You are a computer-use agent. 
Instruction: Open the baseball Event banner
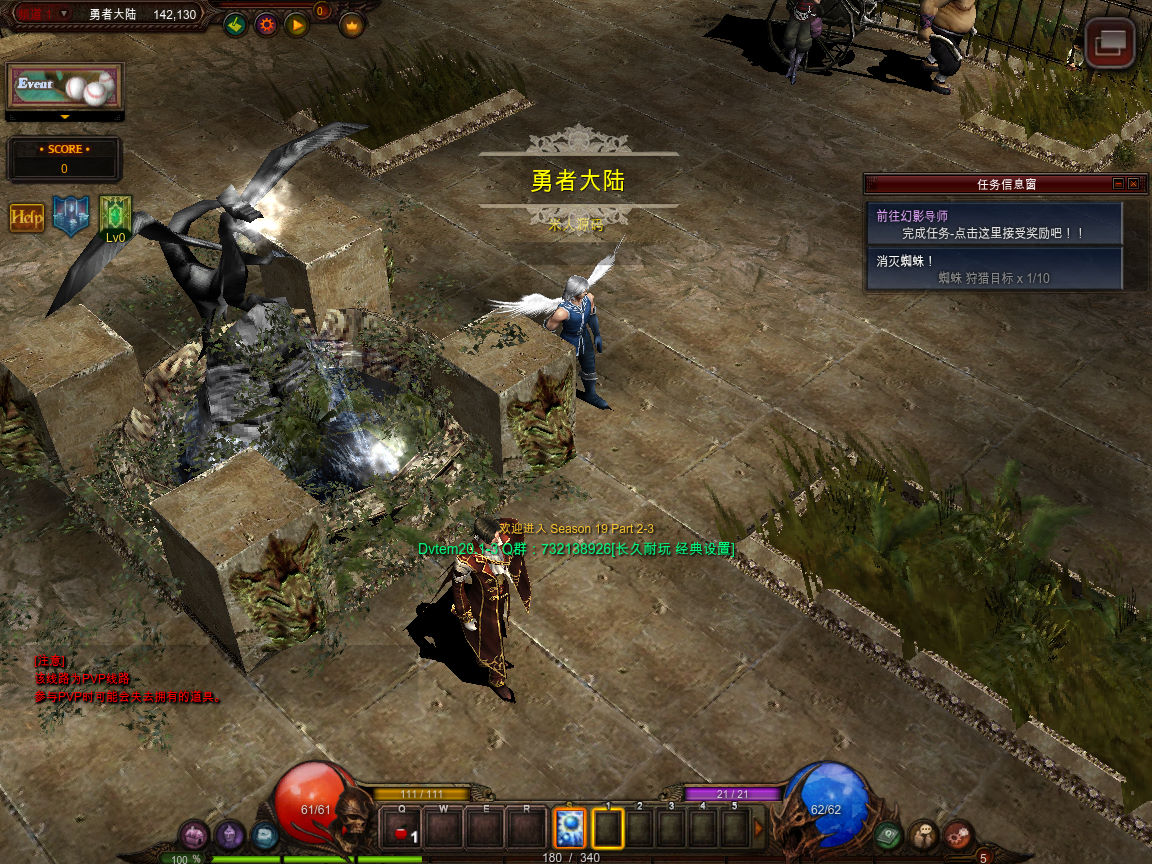point(65,87)
